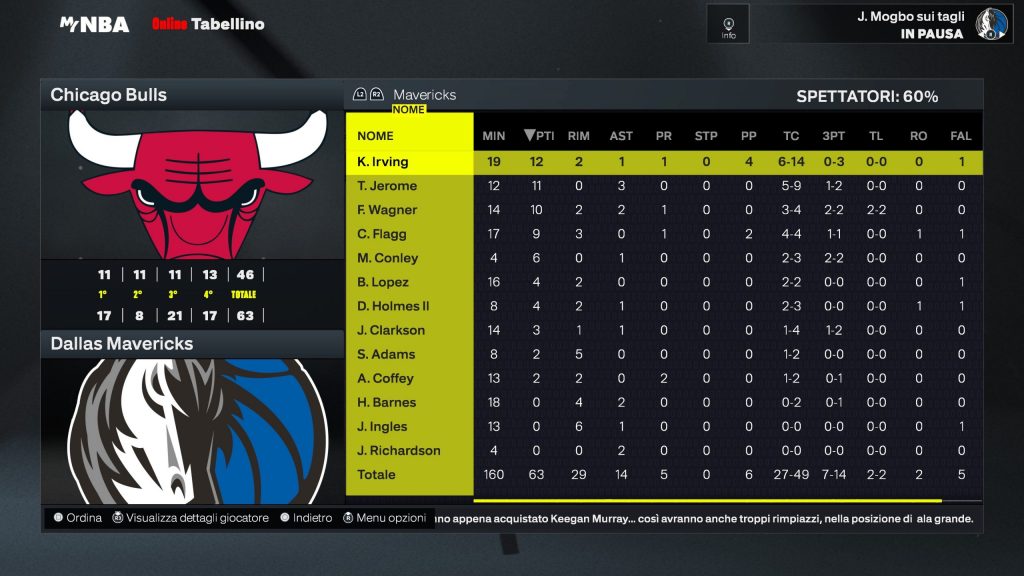Sort players by the MIN column header
1024x576 pixels.
(x=494, y=136)
